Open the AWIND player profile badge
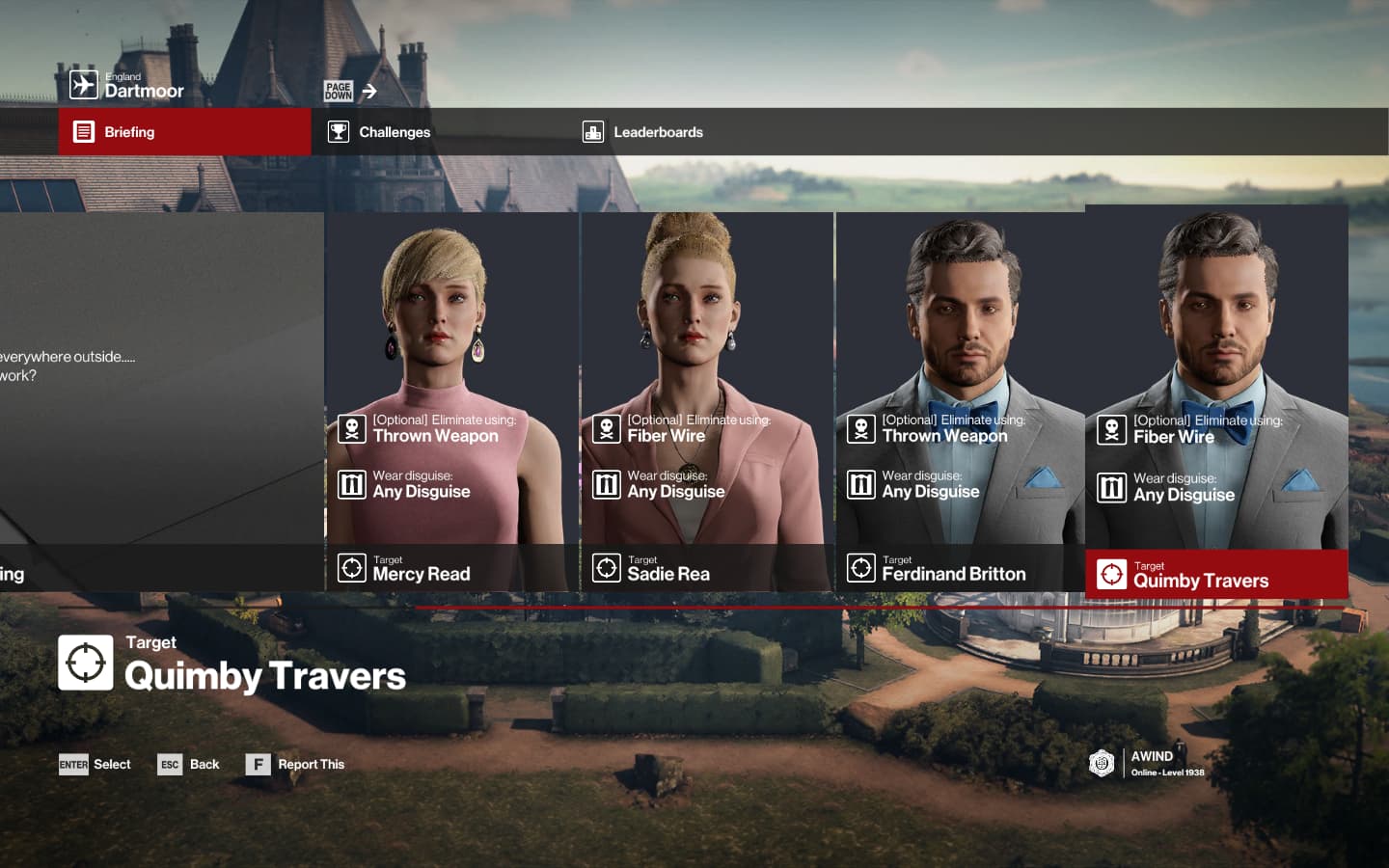Image resolution: width=1389 pixels, height=868 pixels. (1147, 763)
